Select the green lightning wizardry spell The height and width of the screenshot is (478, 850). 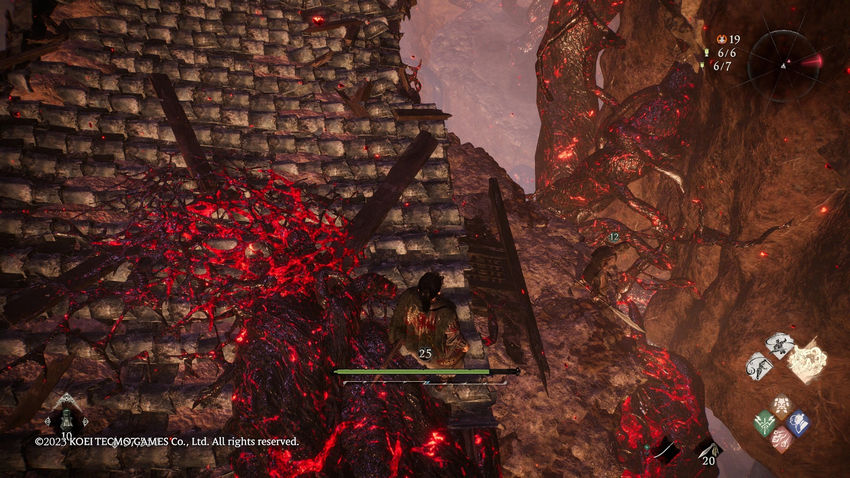pos(765,423)
